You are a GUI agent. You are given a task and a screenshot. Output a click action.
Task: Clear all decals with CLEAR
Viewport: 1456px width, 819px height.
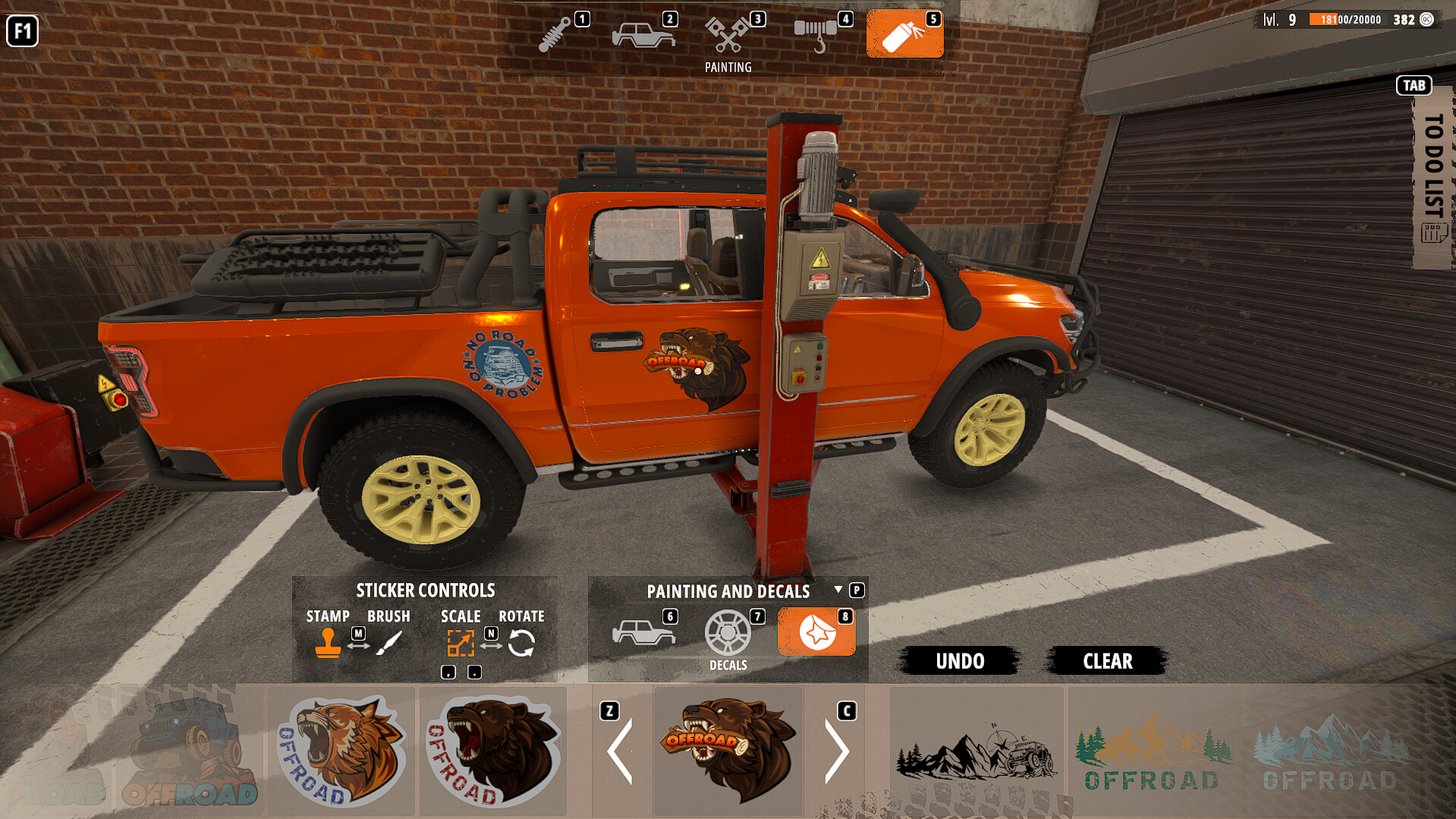click(1106, 660)
